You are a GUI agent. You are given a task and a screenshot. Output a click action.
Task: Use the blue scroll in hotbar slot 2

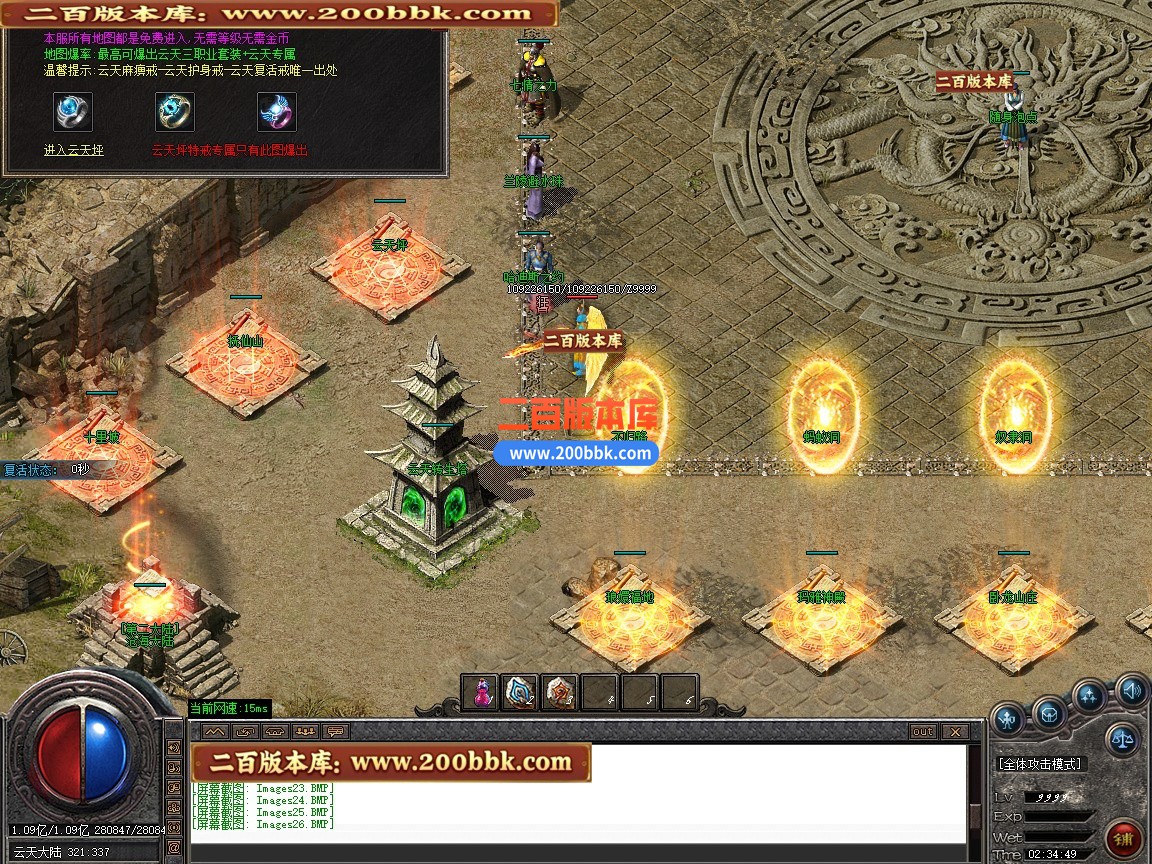(x=520, y=693)
